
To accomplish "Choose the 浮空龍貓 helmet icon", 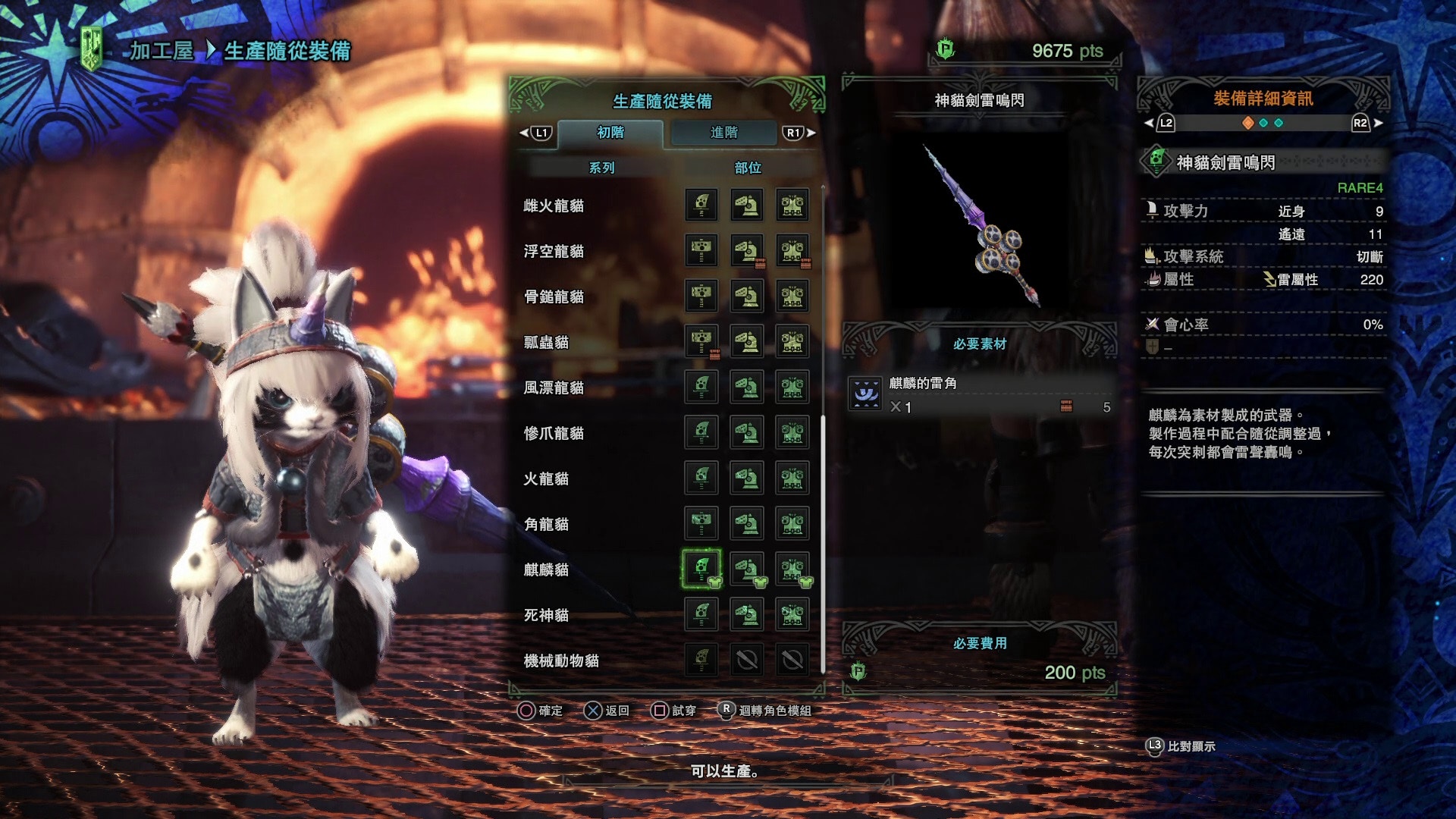I will [747, 250].
